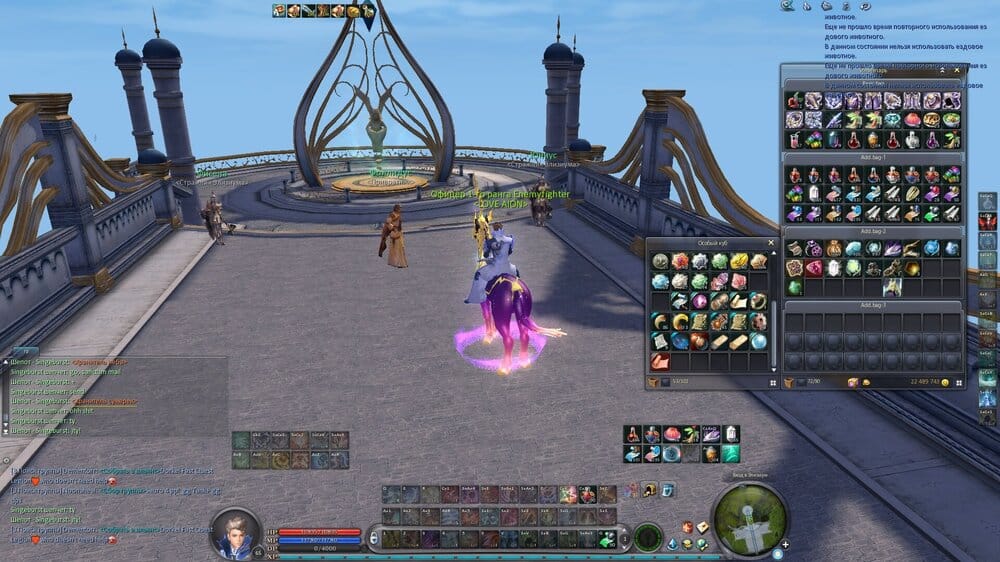This screenshot has height=562, width=1000.
Task: Collapse the Add.bag-2 section header
Action: pos(872,231)
